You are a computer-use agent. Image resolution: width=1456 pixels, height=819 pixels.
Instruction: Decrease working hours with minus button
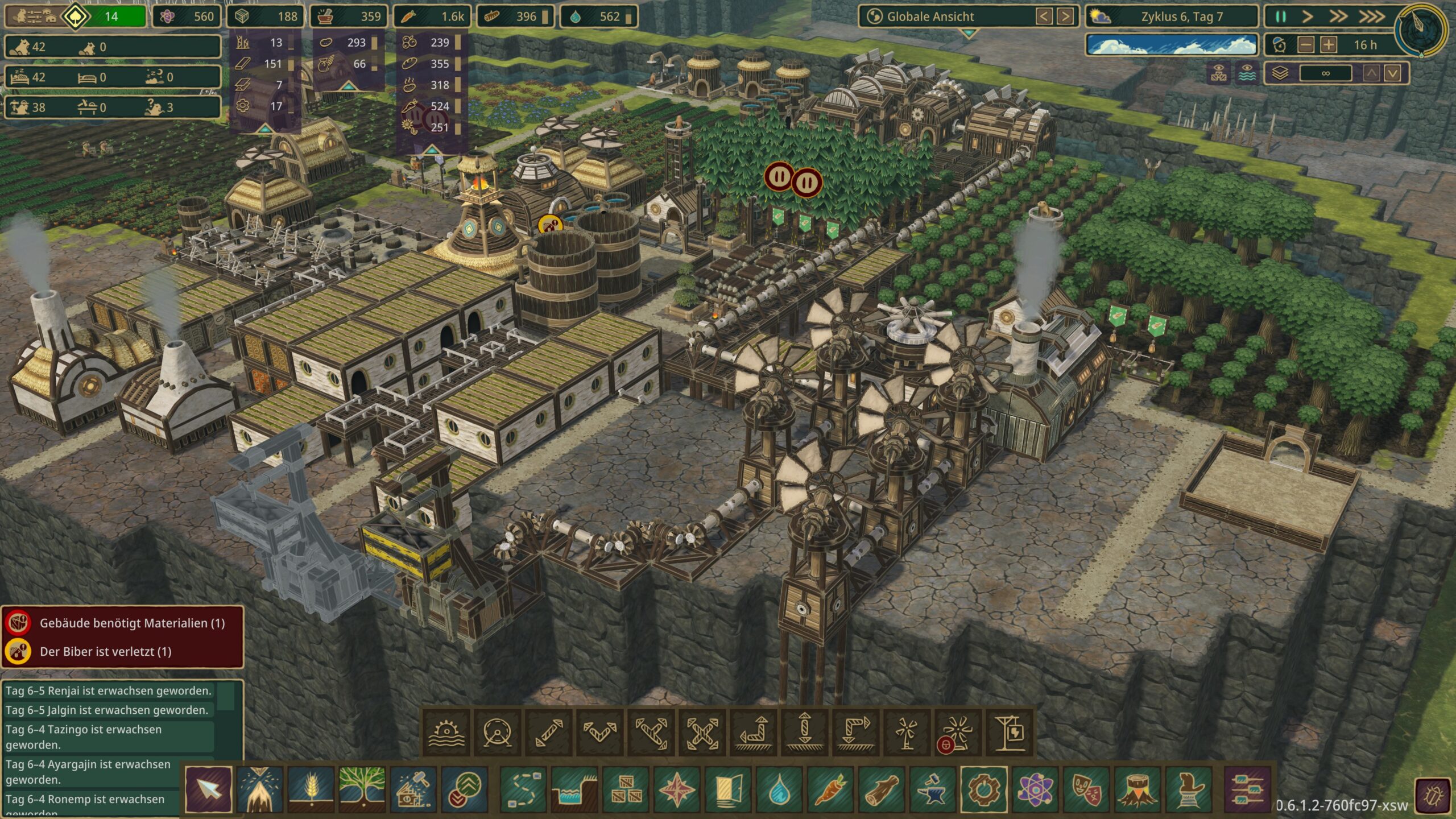pyautogui.click(x=1306, y=45)
